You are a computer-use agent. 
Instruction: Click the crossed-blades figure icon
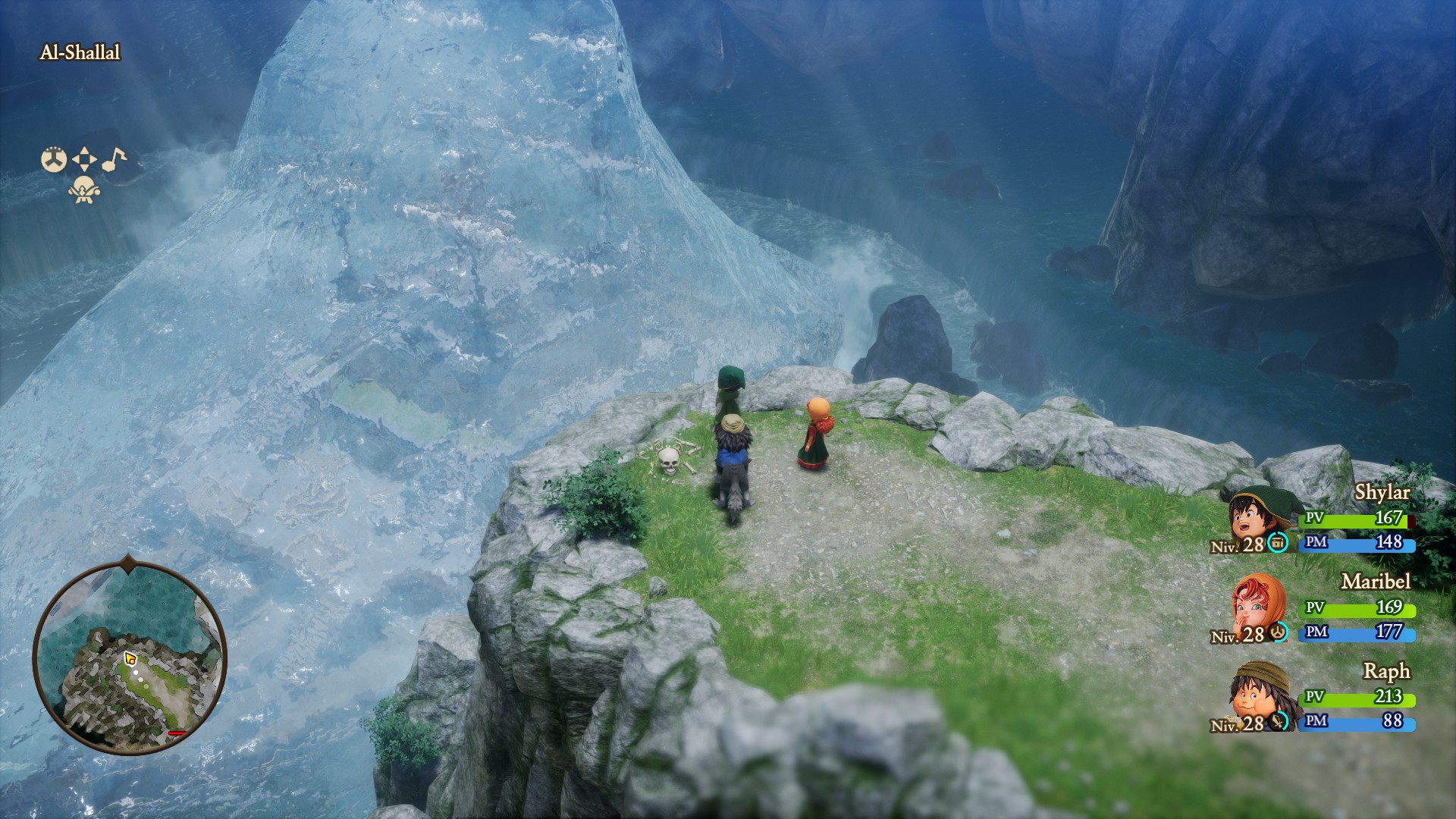(84, 190)
